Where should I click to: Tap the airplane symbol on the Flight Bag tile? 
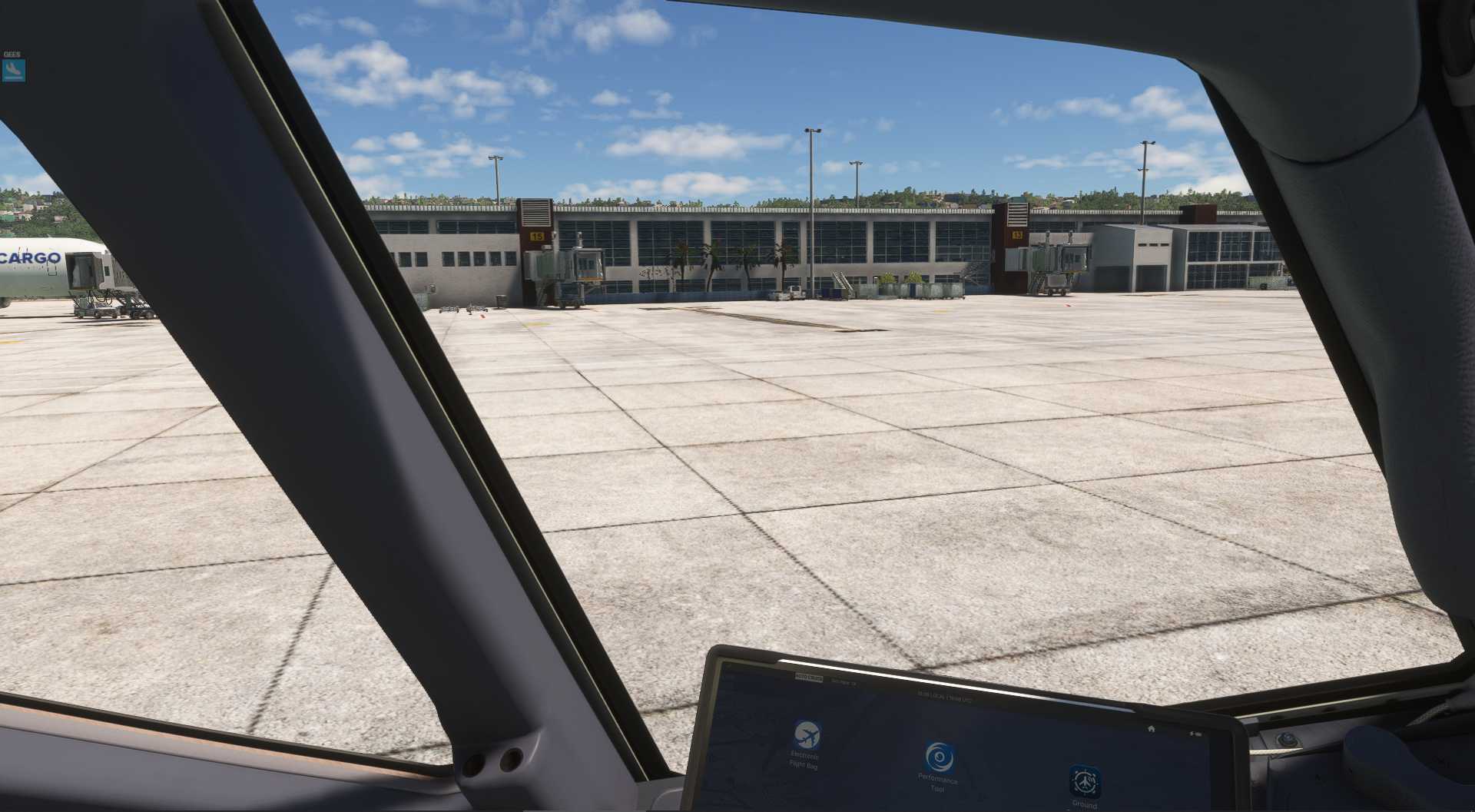807,734
